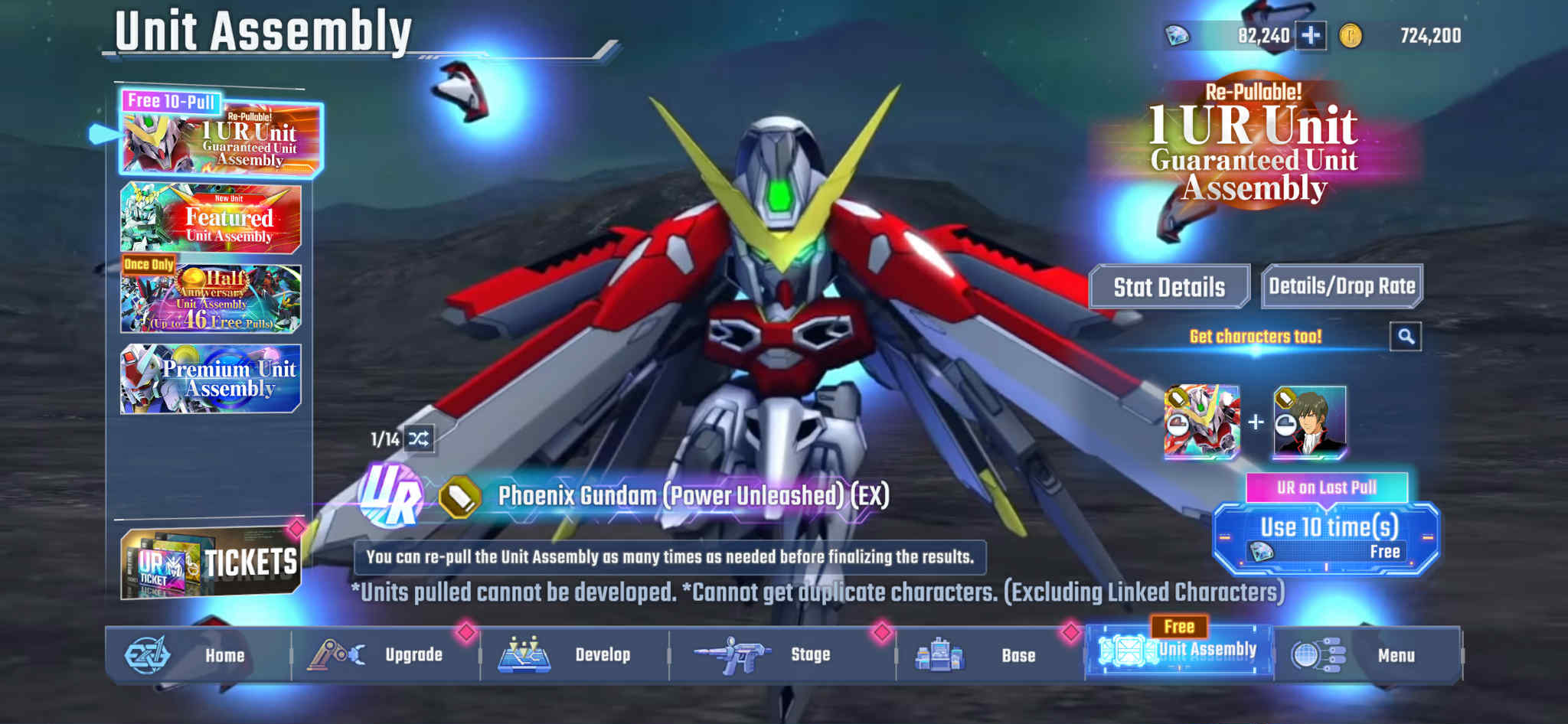The width and height of the screenshot is (1568, 724).
Task: Tap the plus icon to buy more diamonds
Action: [1312, 34]
